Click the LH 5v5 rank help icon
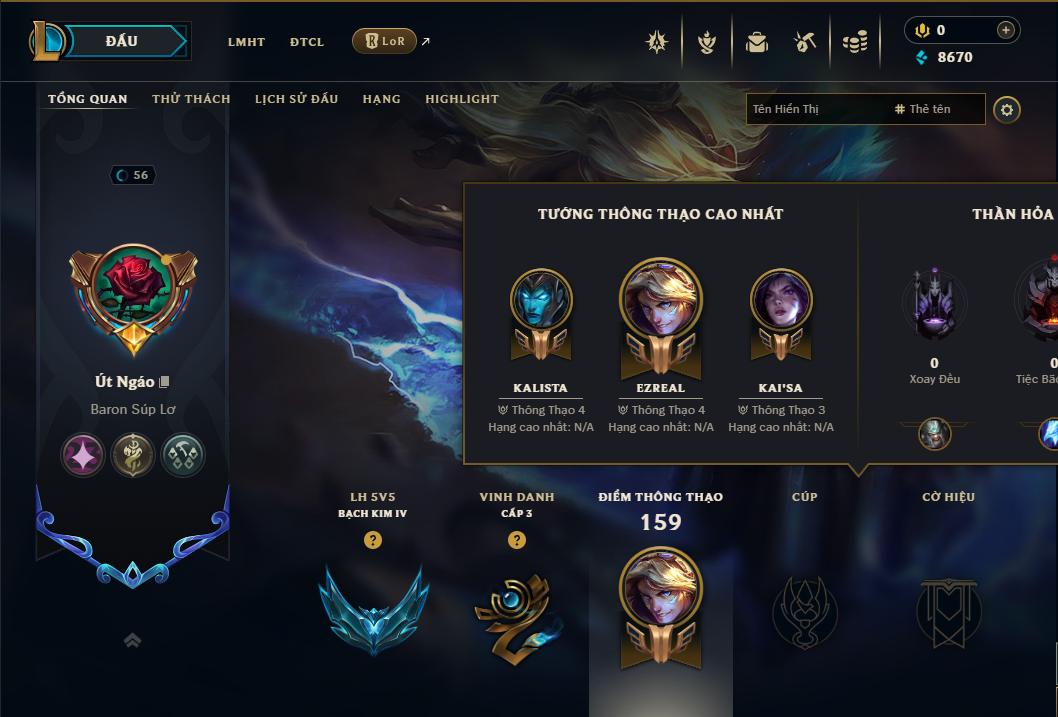Image resolution: width=1058 pixels, height=717 pixels. tap(373, 540)
